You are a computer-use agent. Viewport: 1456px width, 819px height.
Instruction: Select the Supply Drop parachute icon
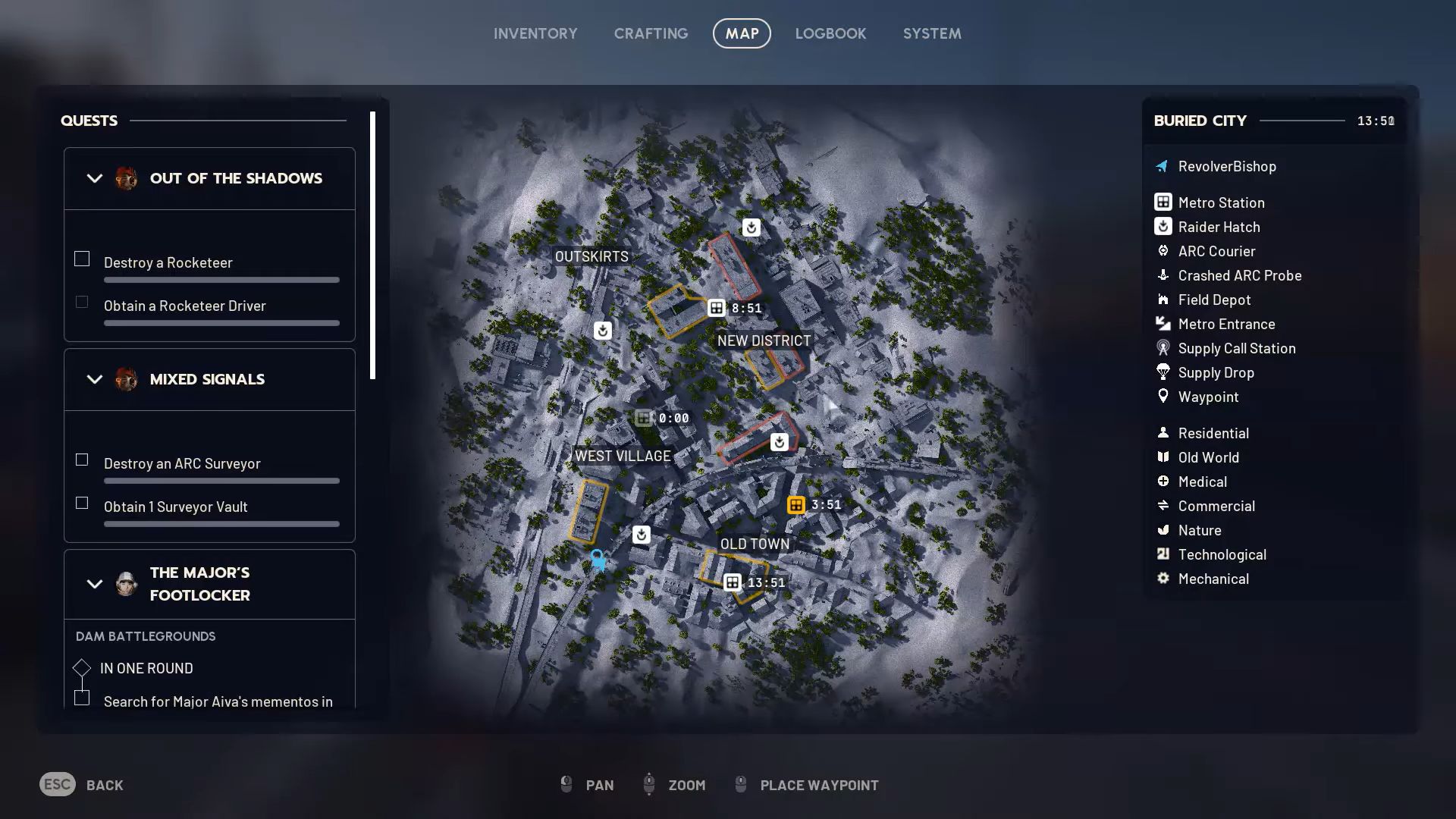click(x=1163, y=372)
